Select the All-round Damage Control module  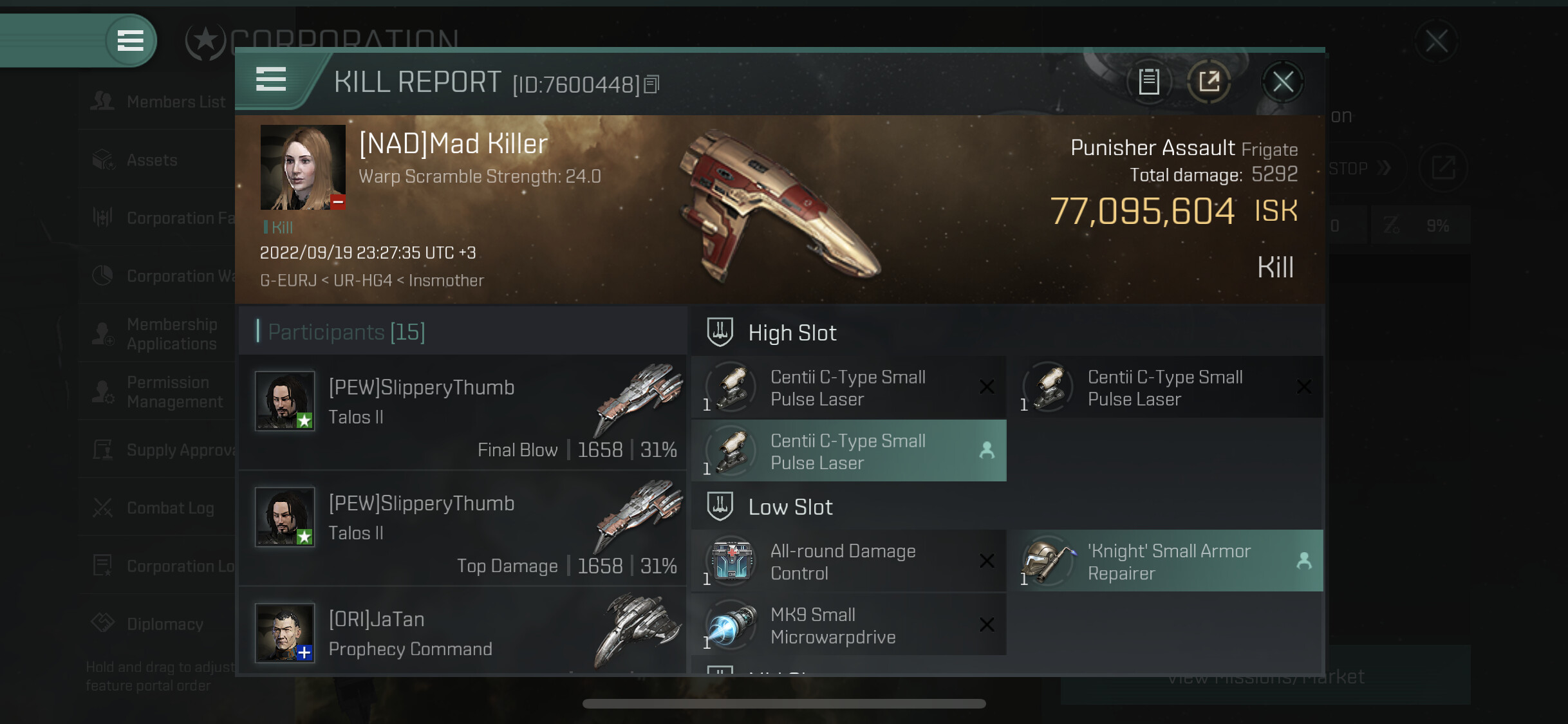[x=848, y=561]
